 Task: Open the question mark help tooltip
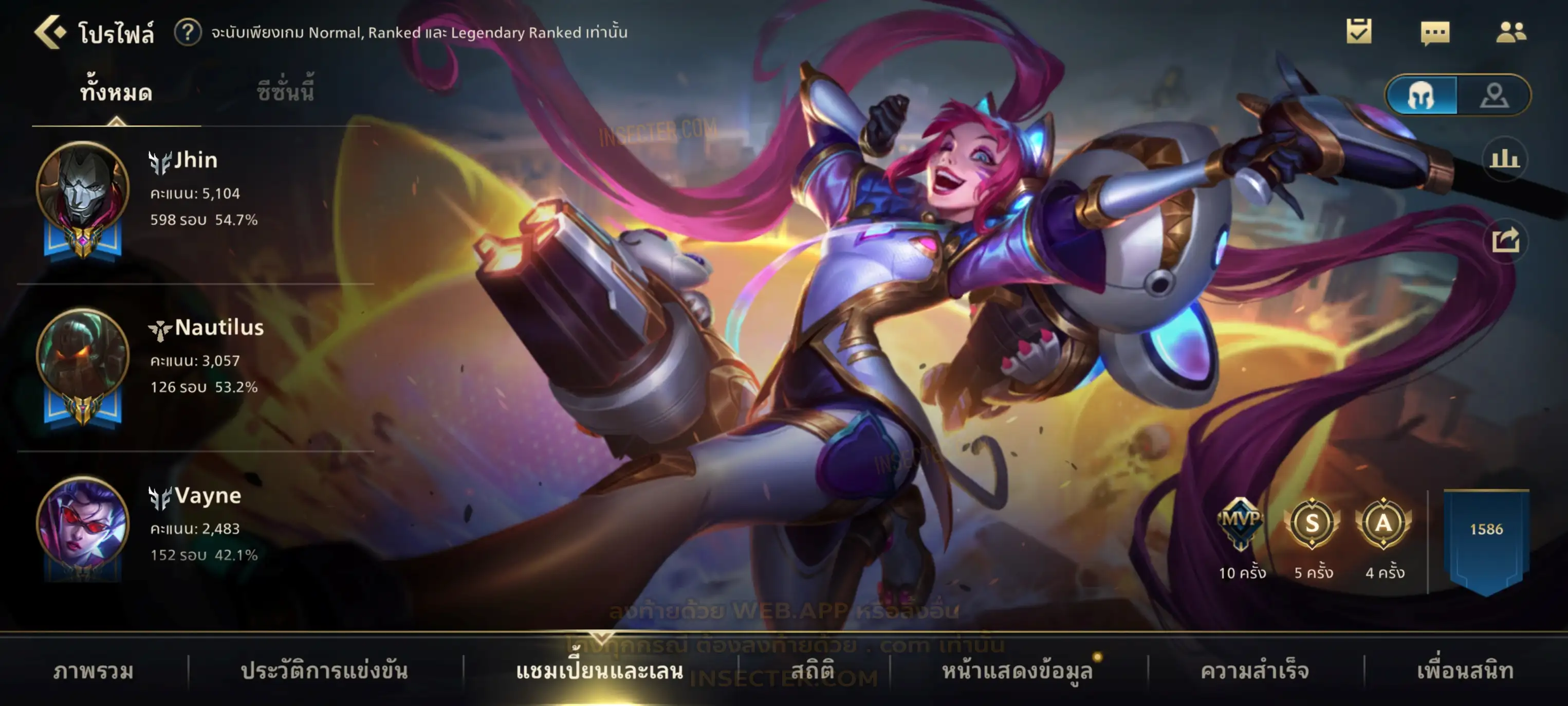tap(188, 32)
